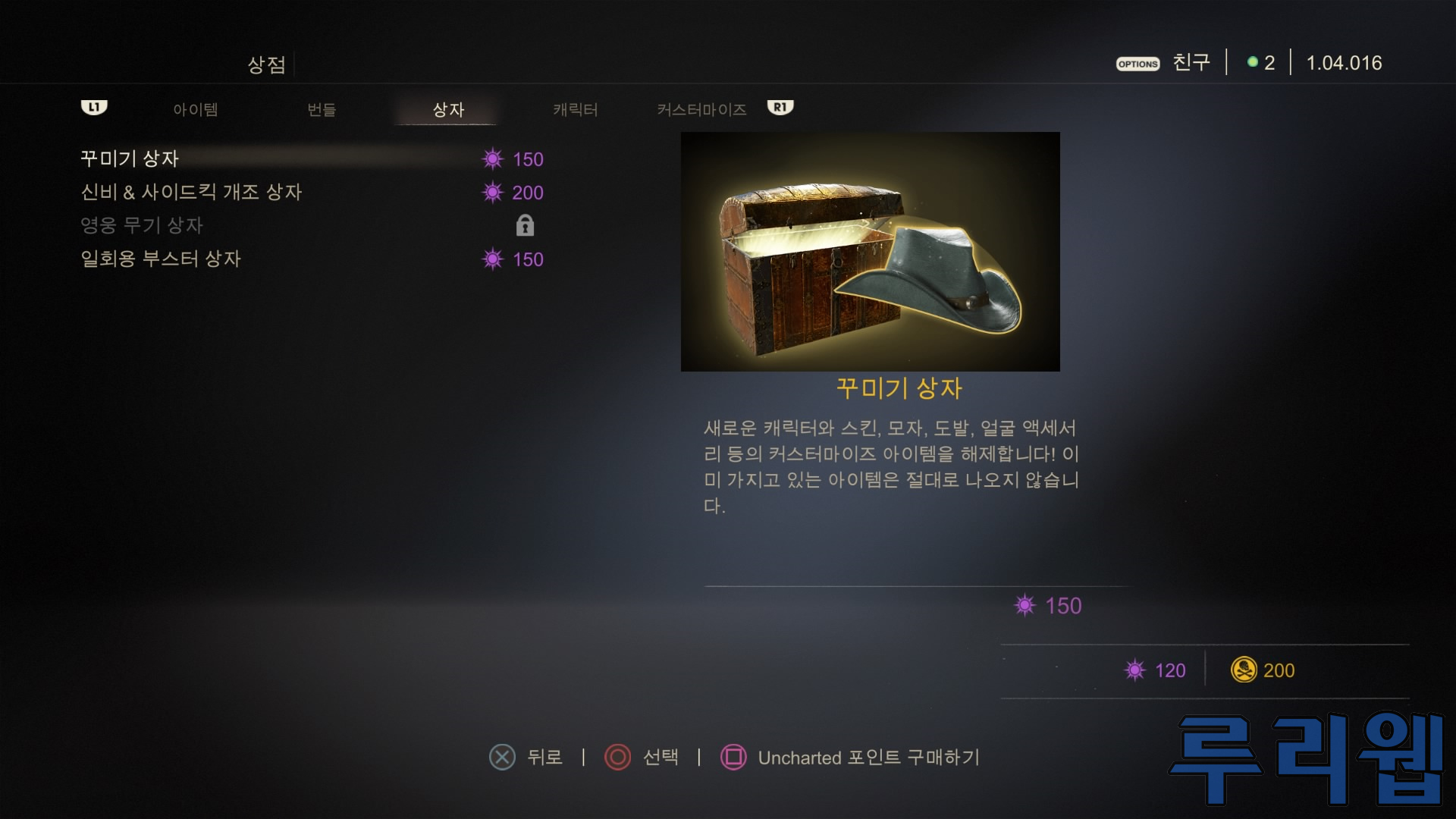Open the 친구 friends list
Screen dimensions: 1456x819
(1191, 63)
